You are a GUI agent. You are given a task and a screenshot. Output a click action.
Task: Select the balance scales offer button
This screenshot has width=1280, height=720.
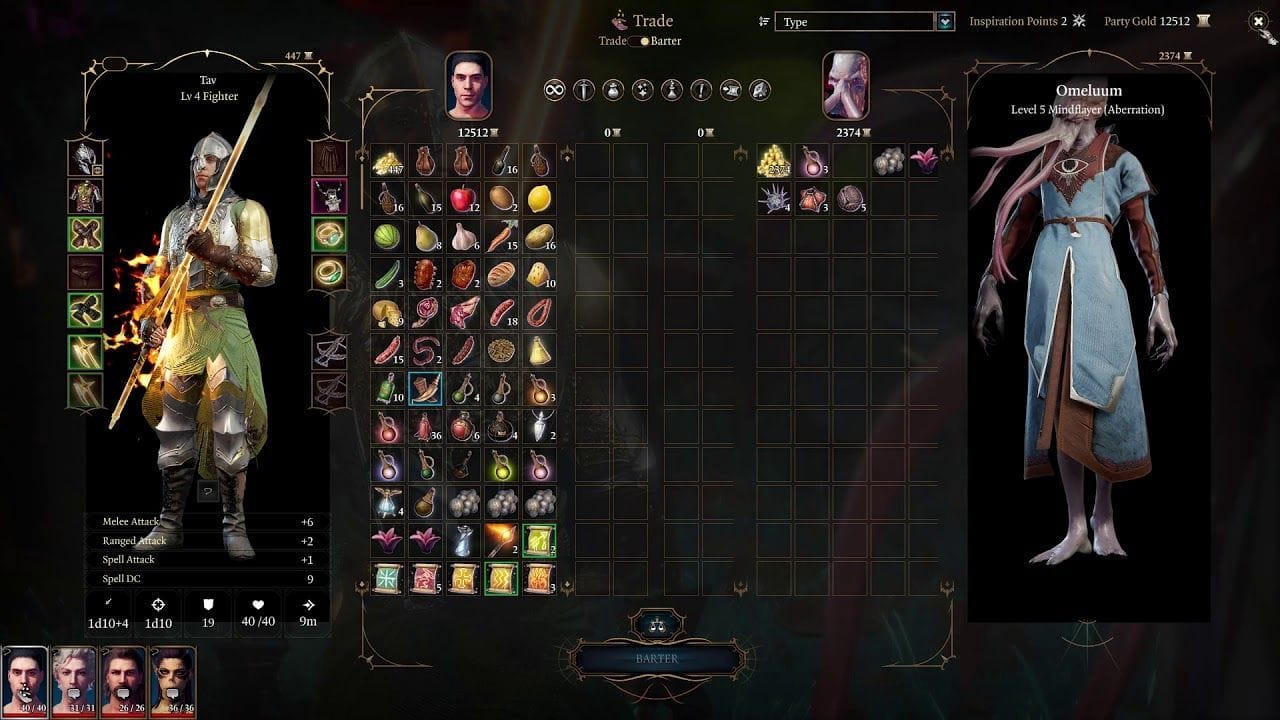tap(656, 625)
